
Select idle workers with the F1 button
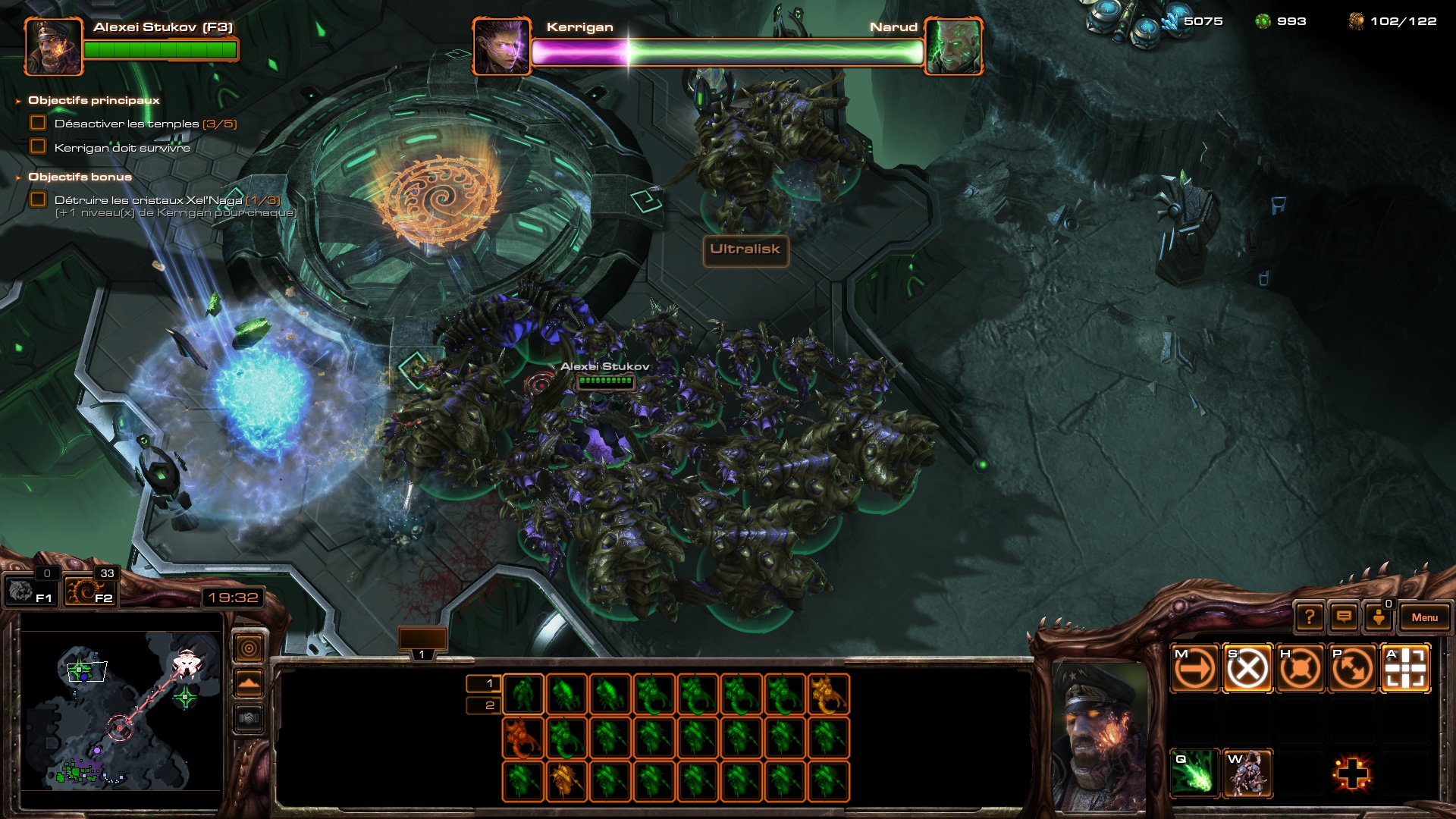[x=29, y=591]
